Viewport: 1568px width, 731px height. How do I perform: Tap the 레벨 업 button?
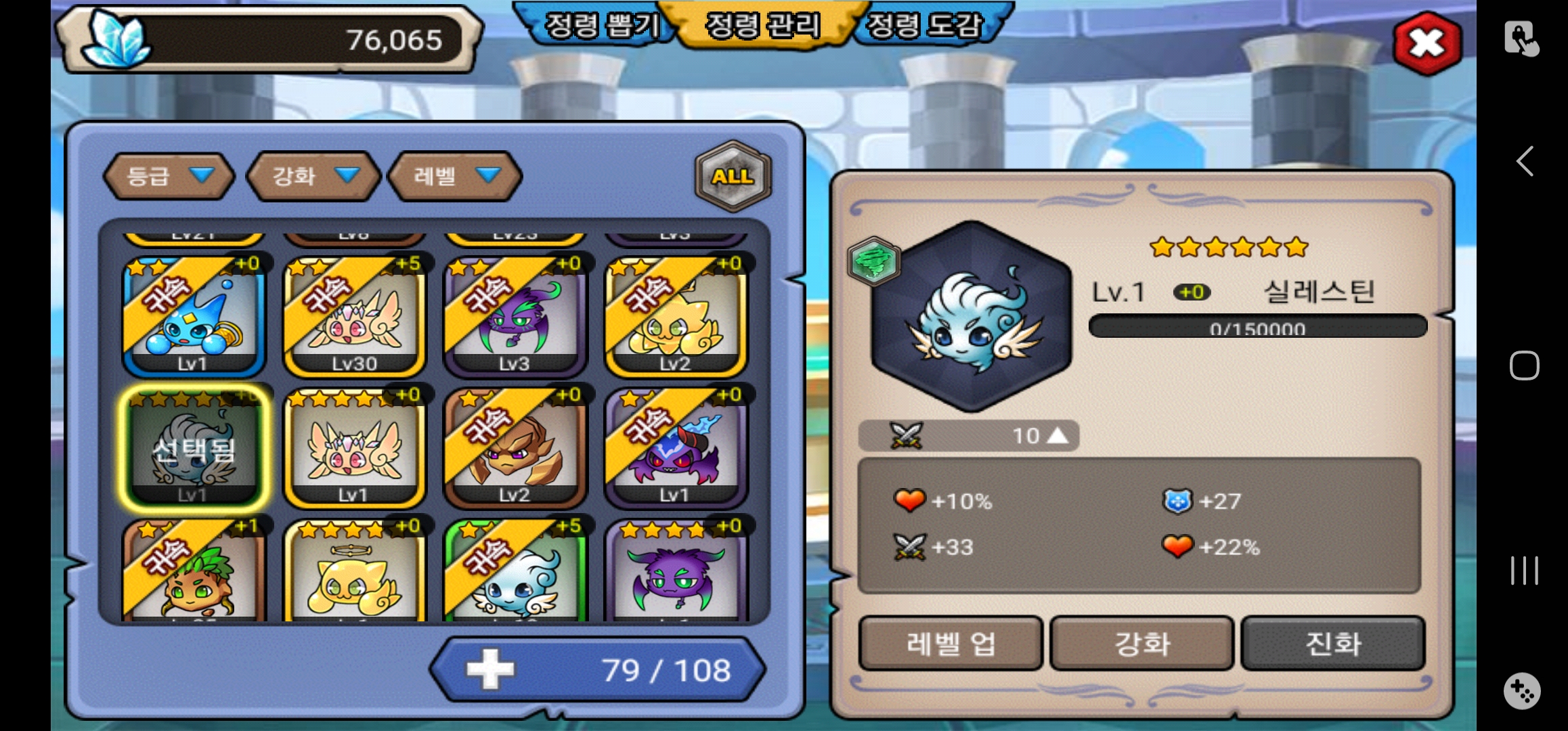[x=951, y=643]
